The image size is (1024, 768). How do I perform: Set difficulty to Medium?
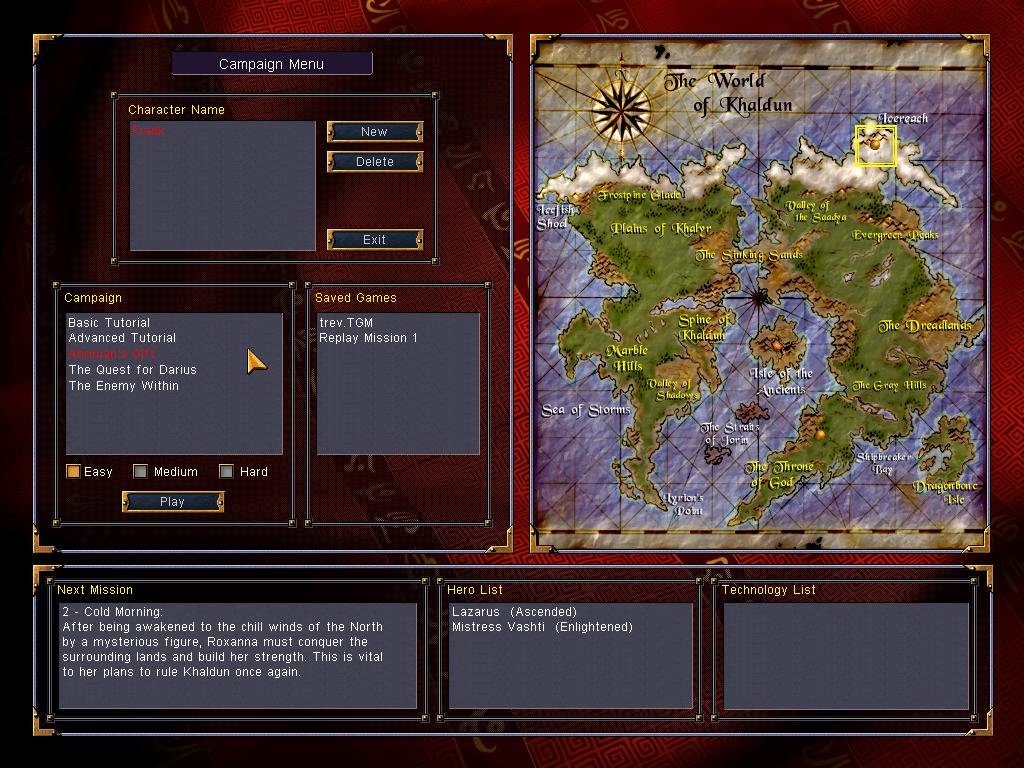click(141, 472)
